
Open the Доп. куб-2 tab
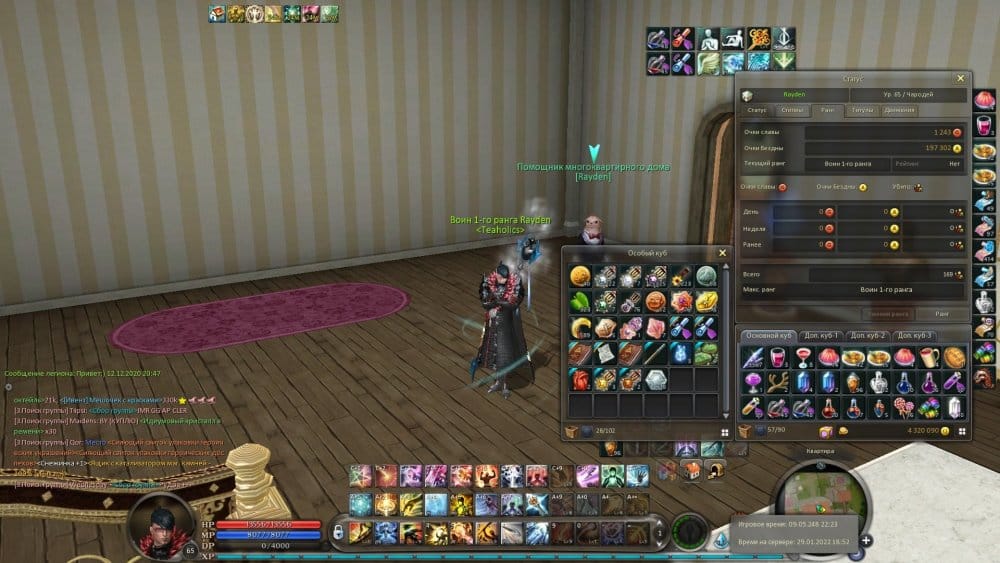867,335
